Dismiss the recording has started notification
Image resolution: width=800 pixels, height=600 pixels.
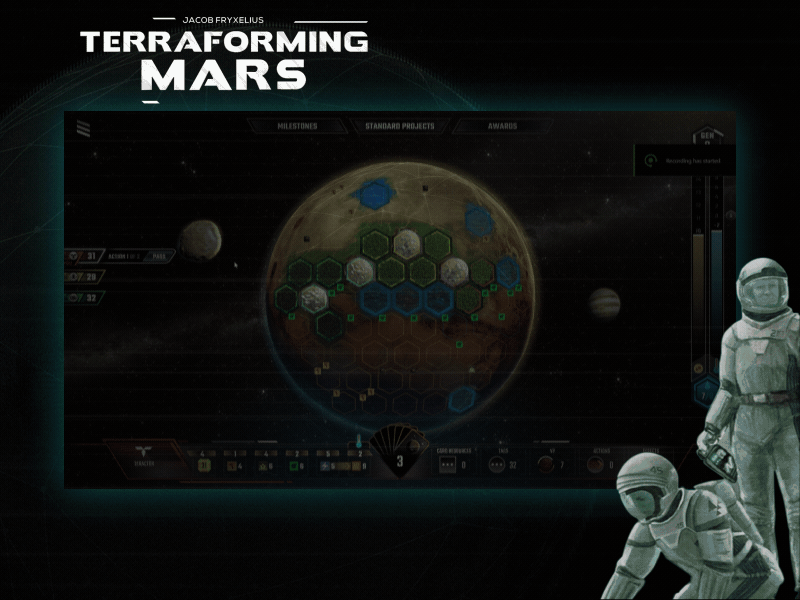[686, 160]
